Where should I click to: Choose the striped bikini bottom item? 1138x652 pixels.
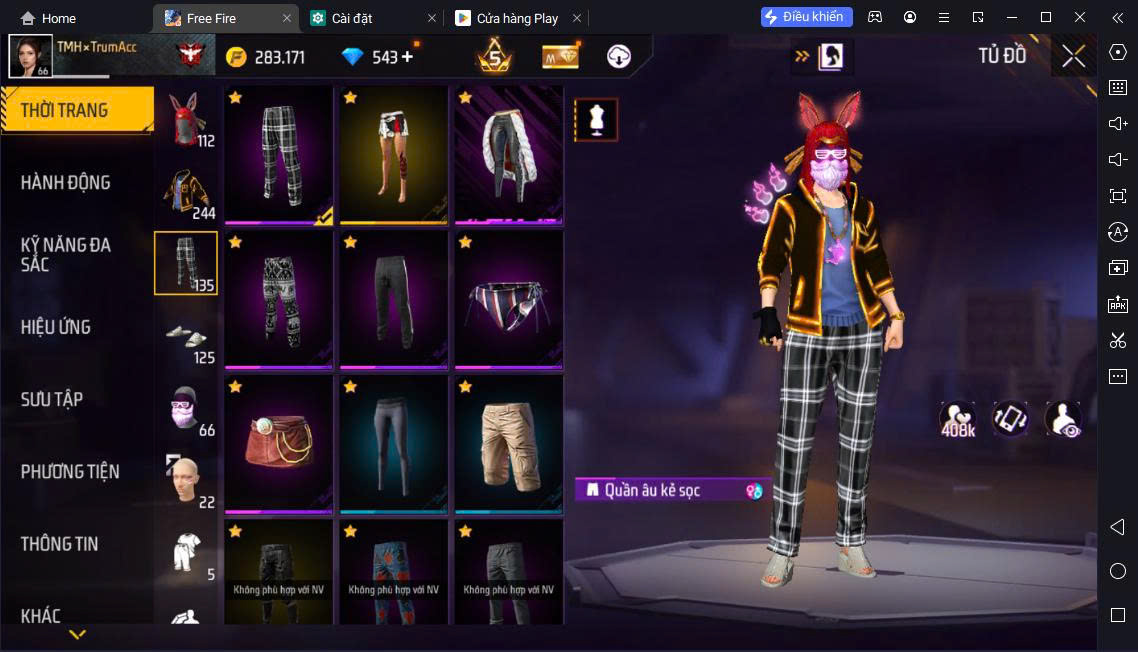(x=508, y=299)
